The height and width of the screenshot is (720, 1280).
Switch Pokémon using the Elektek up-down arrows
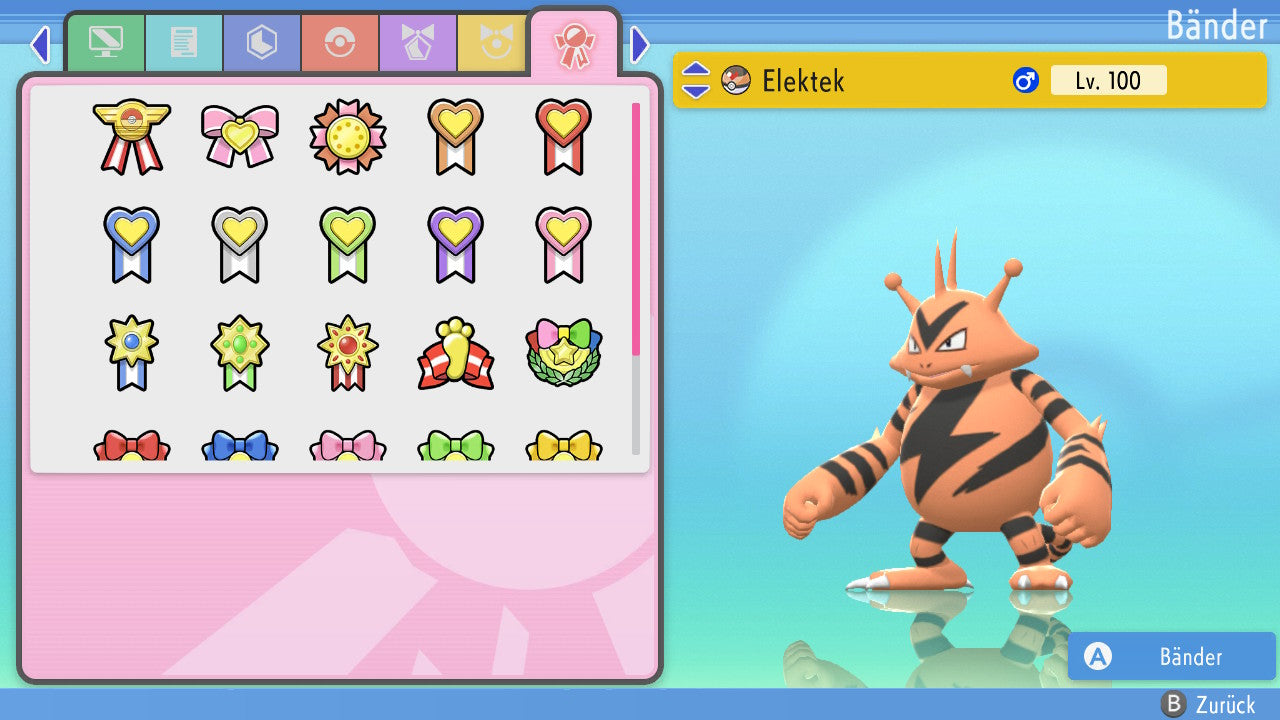pyautogui.click(x=696, y=80)
